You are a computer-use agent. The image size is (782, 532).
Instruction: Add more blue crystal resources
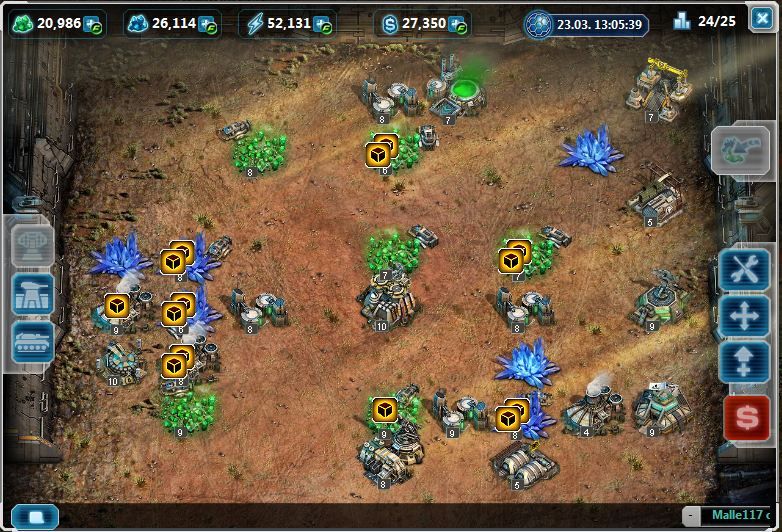(208, 24)
